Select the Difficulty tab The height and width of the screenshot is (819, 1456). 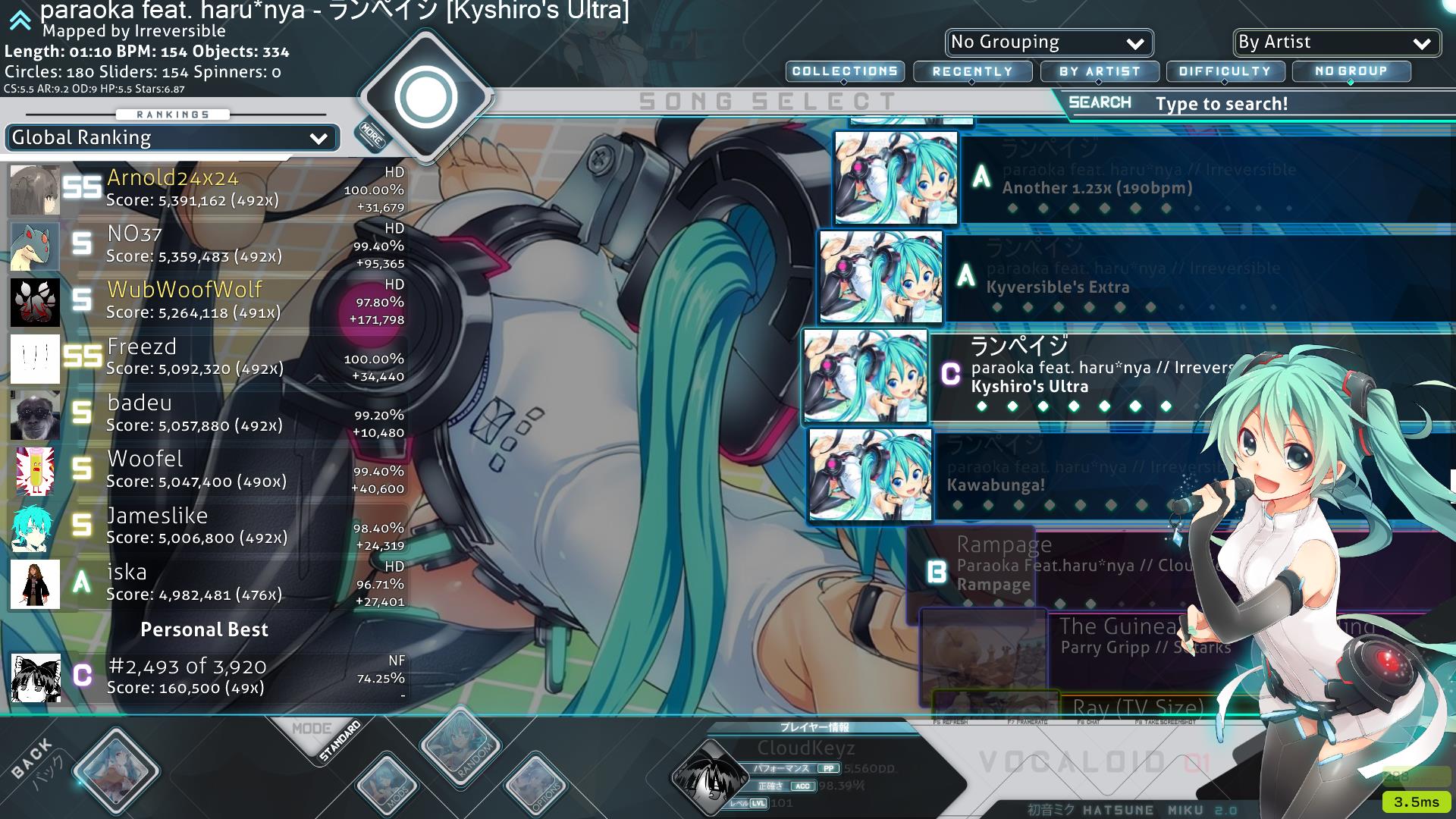tap(1225, 71)
